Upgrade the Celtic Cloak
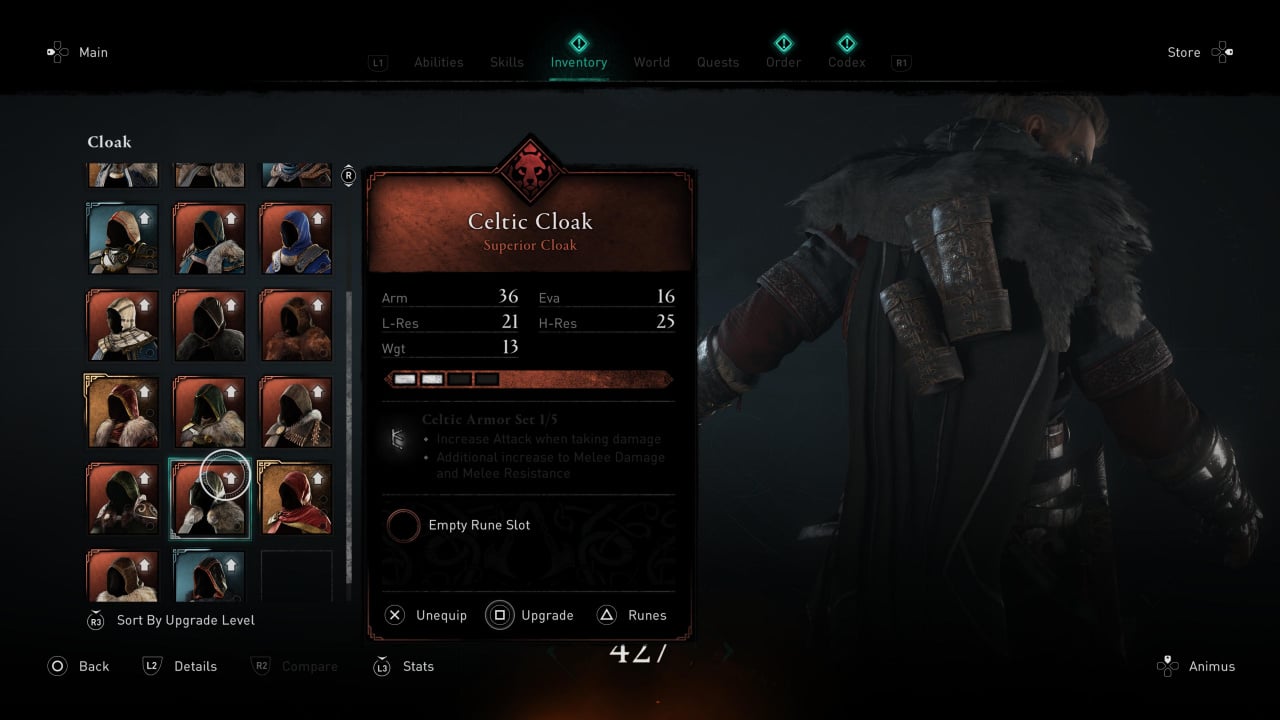The image size is (1280, 720). click(531, 615)
